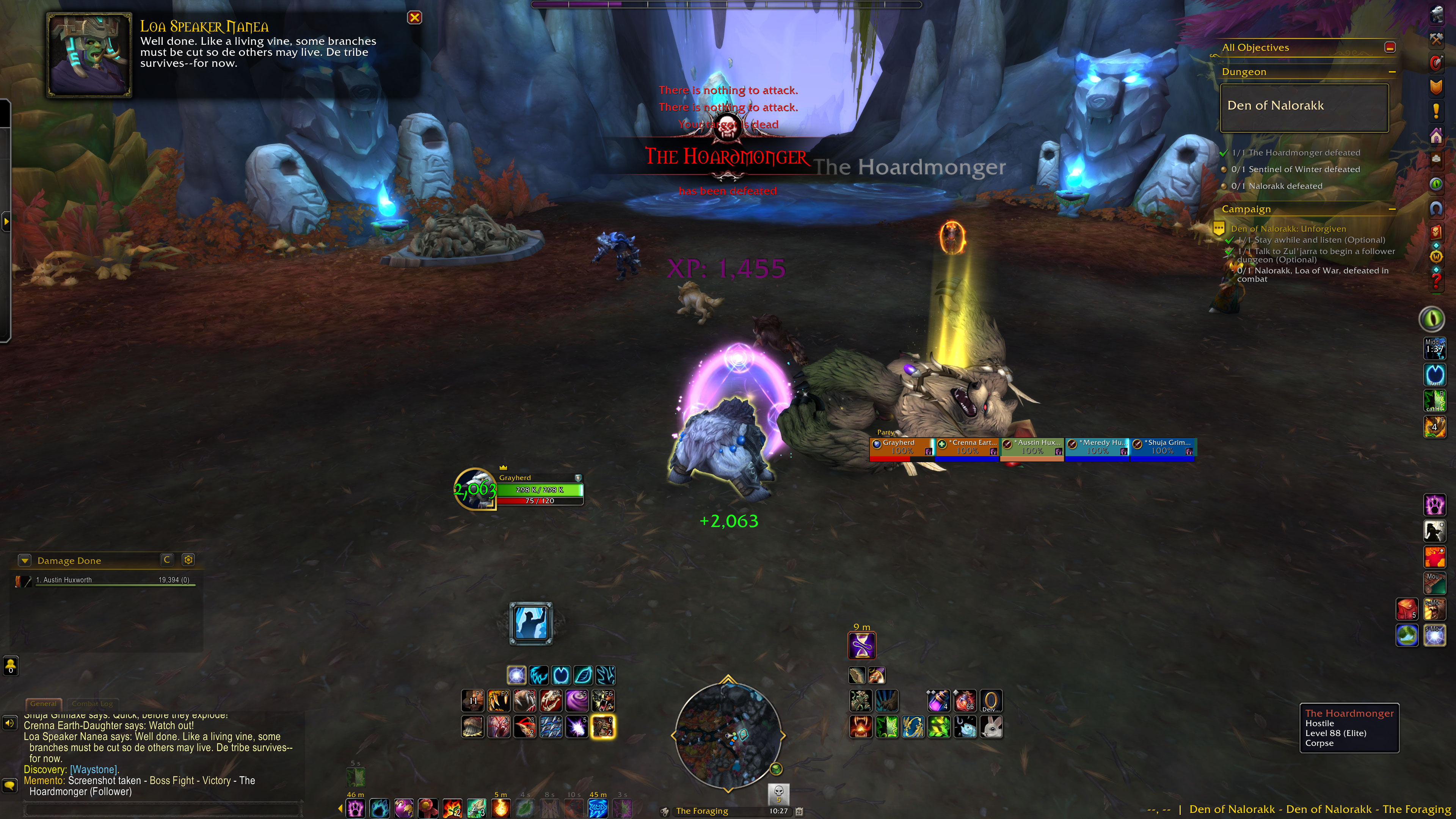The image size is (1456, 819).
Task: Switch to the Combat Log tab
Action: (92, 704)
